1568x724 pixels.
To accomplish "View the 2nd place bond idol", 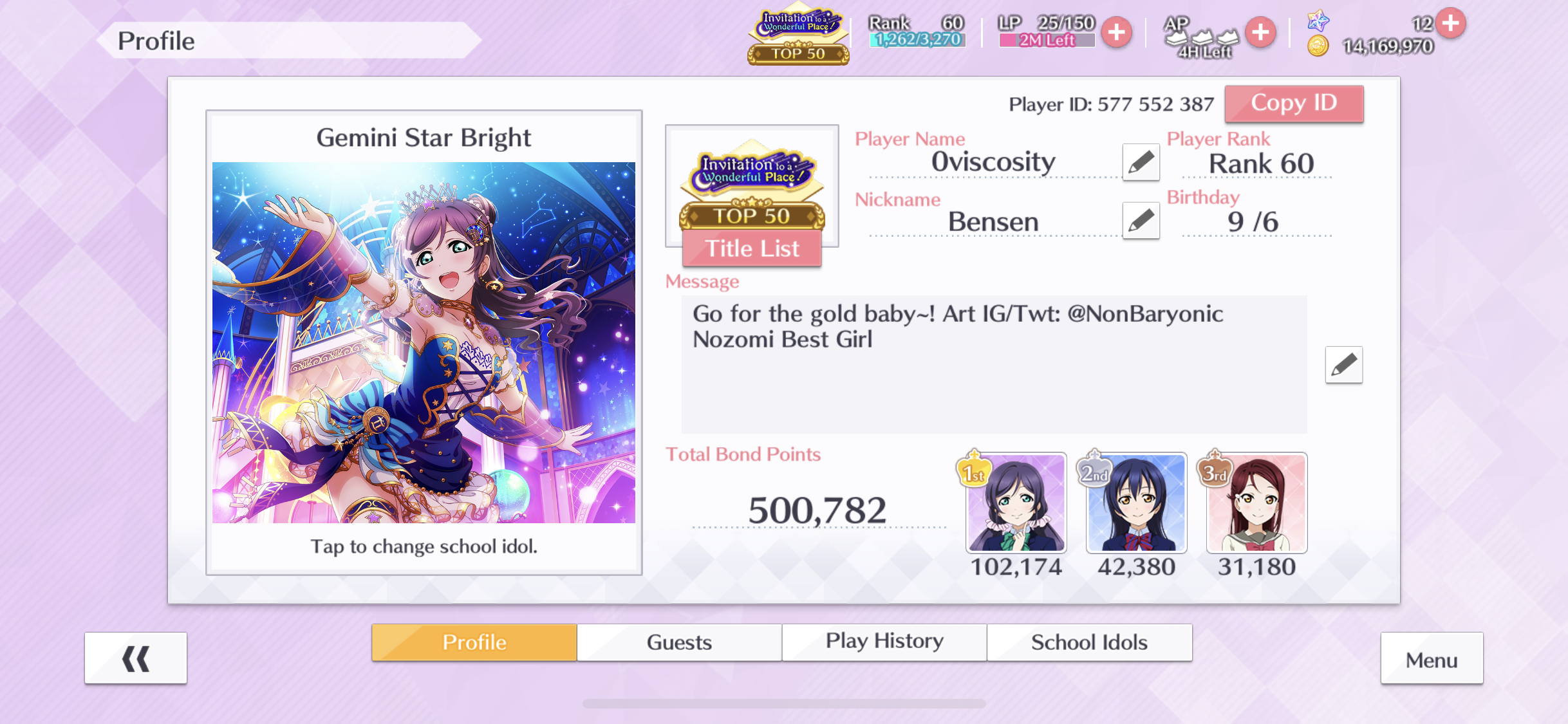I will (x=1136, y=503).
